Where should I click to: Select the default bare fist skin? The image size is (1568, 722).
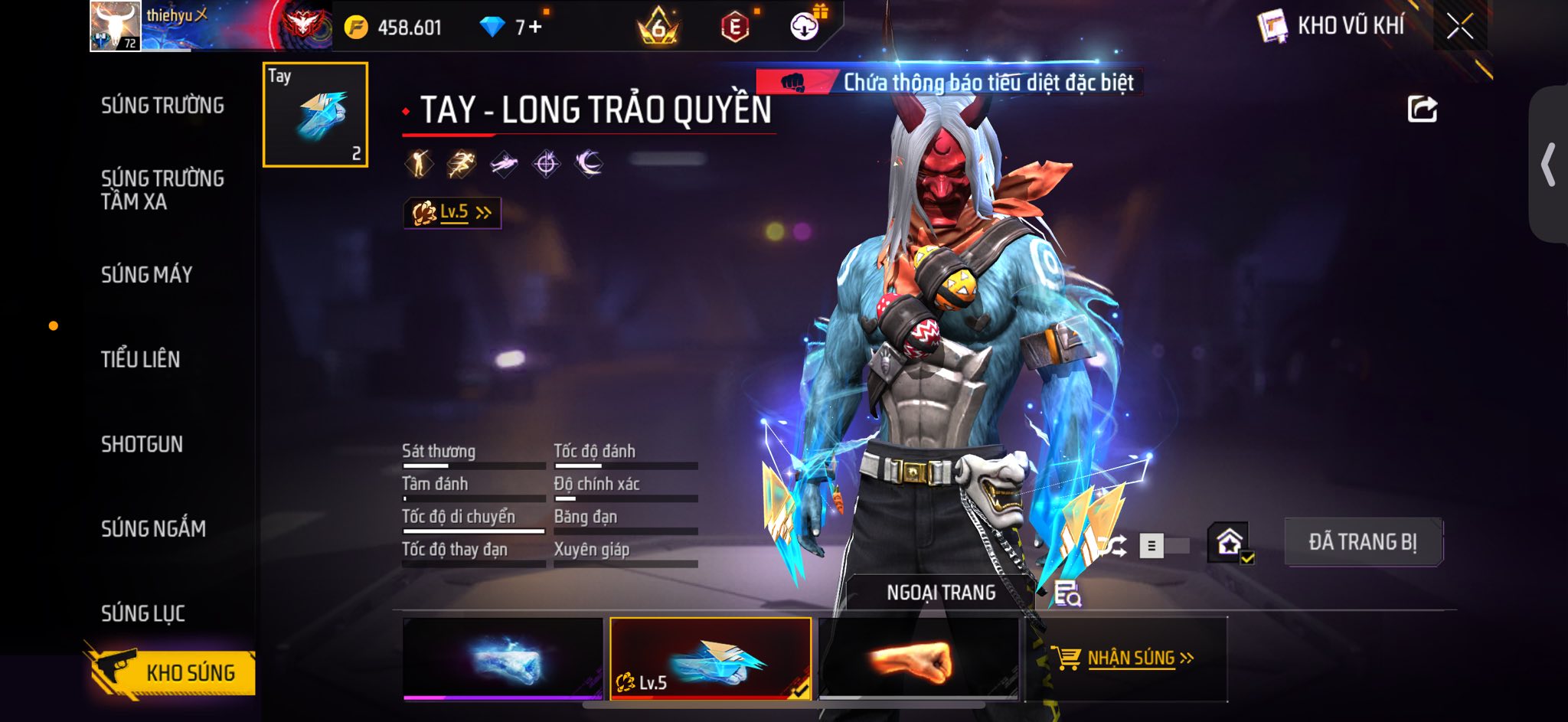pos(920,658)
